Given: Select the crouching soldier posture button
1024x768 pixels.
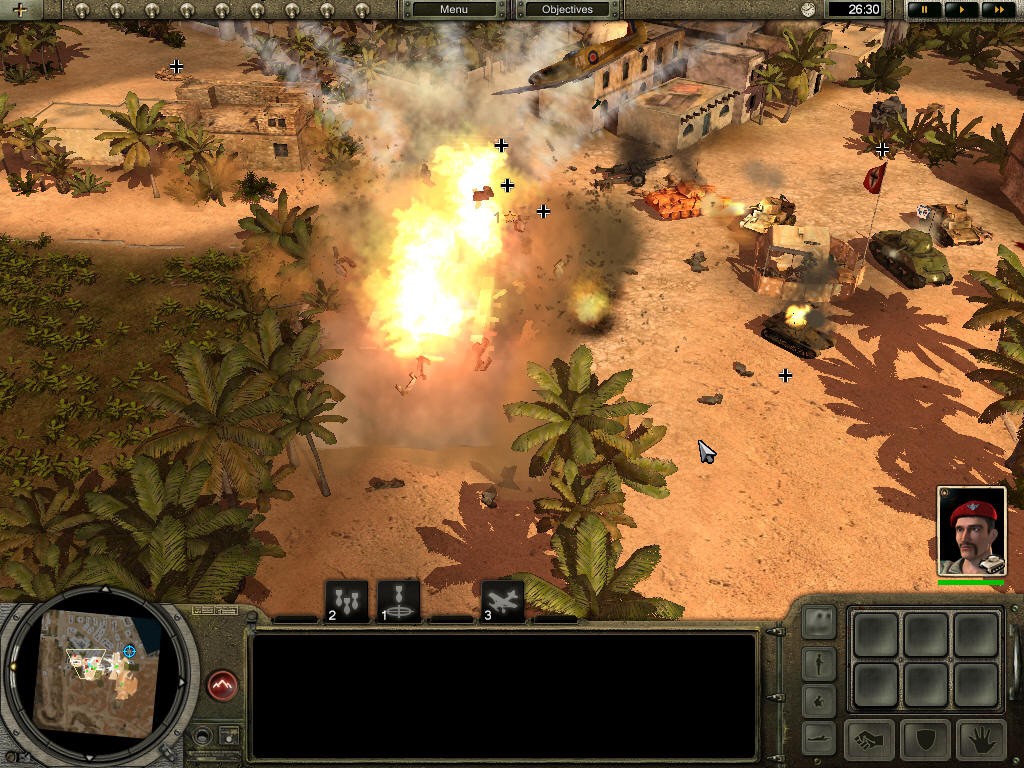Looking at the screenshot, I should (819, 700).
